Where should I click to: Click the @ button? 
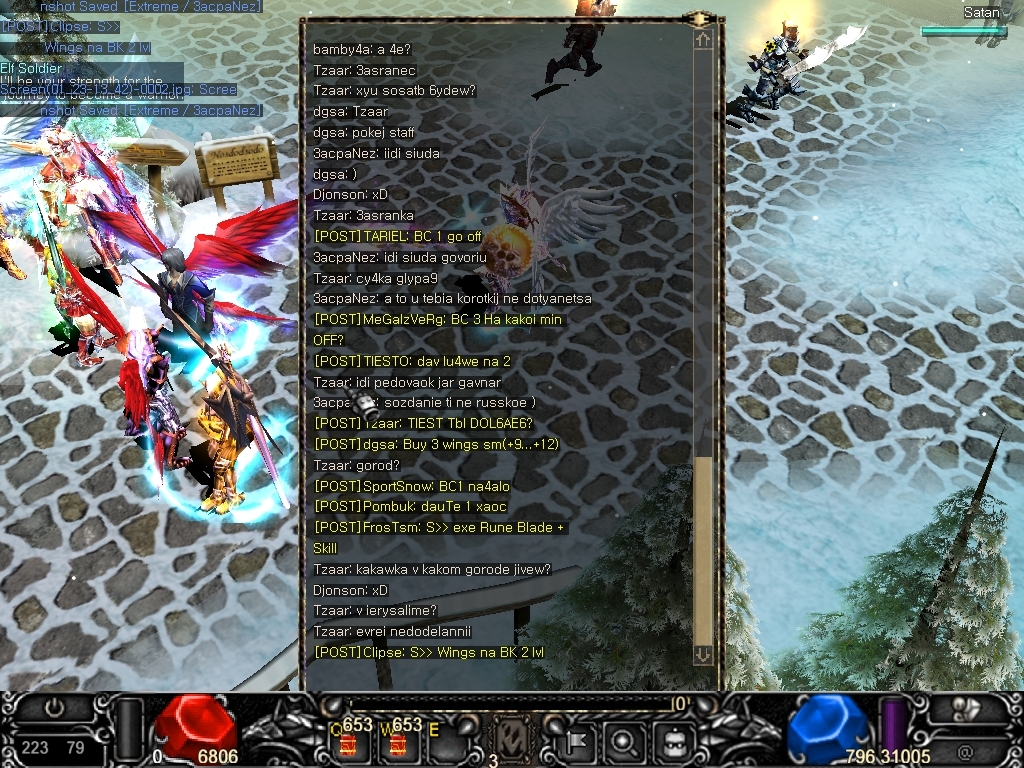(x=965, y=750)
